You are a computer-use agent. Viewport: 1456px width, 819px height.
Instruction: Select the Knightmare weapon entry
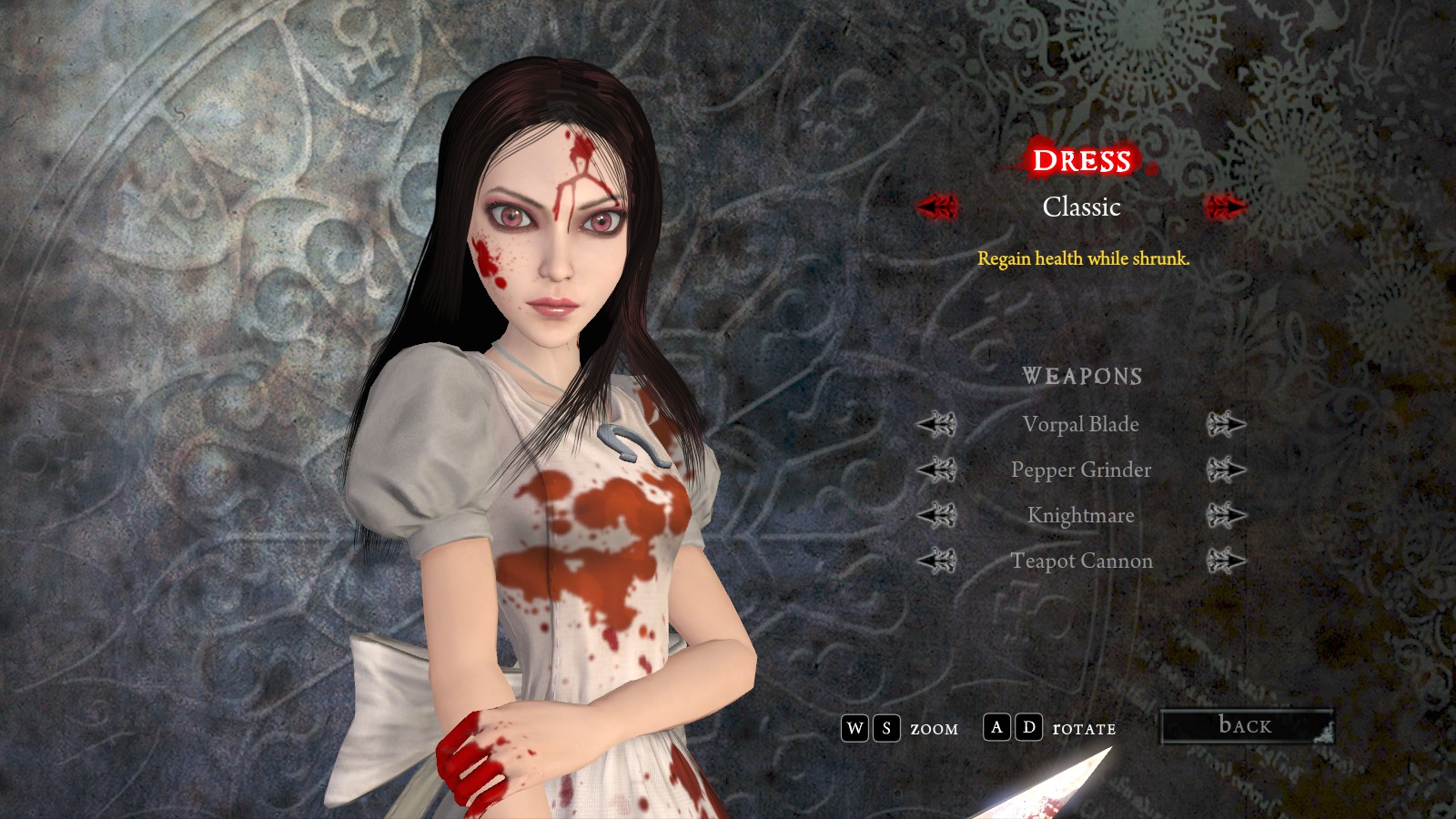click(x=1080, y=515)
